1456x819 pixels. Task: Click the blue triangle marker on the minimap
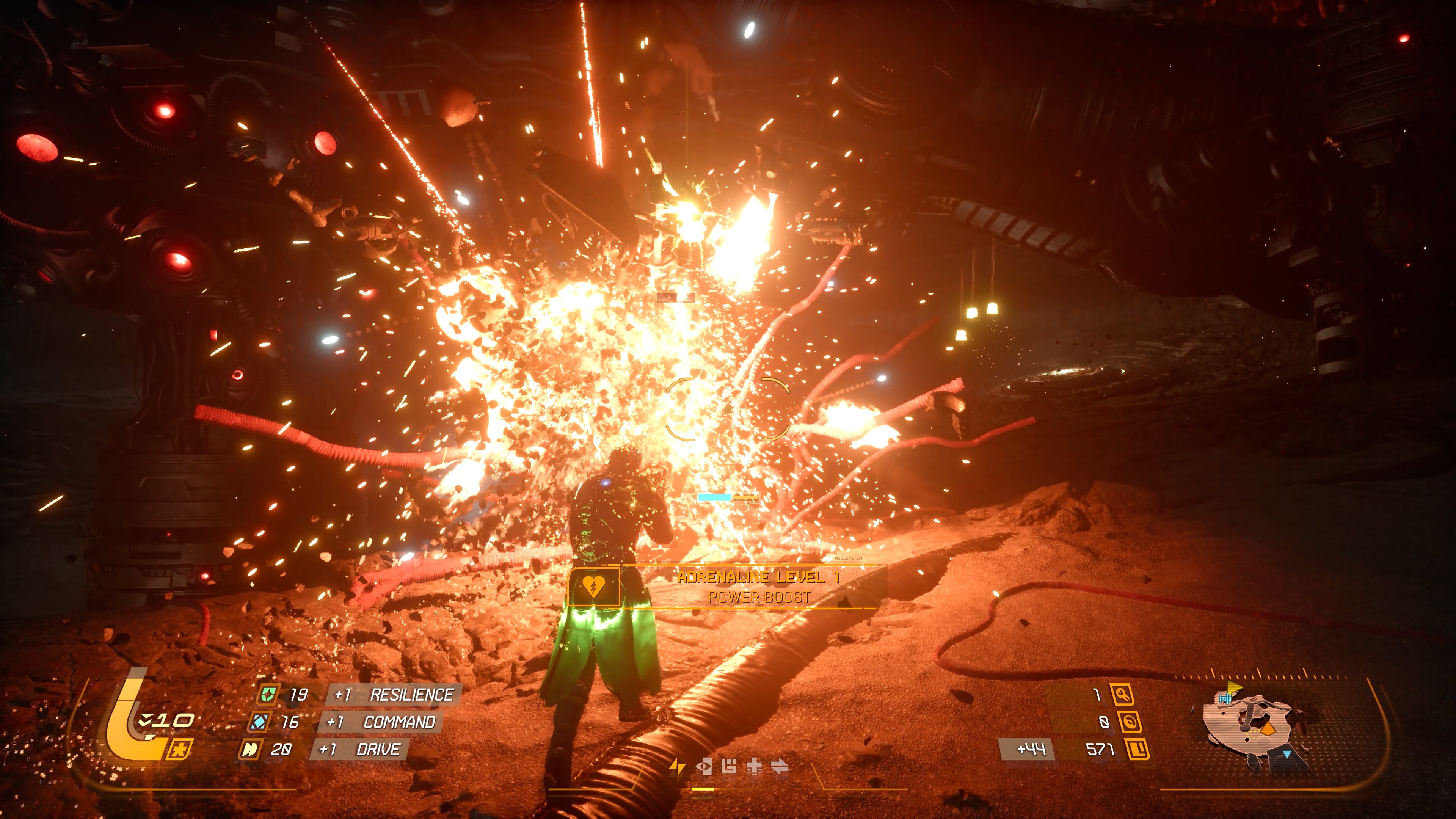[x=1287, y=754]
